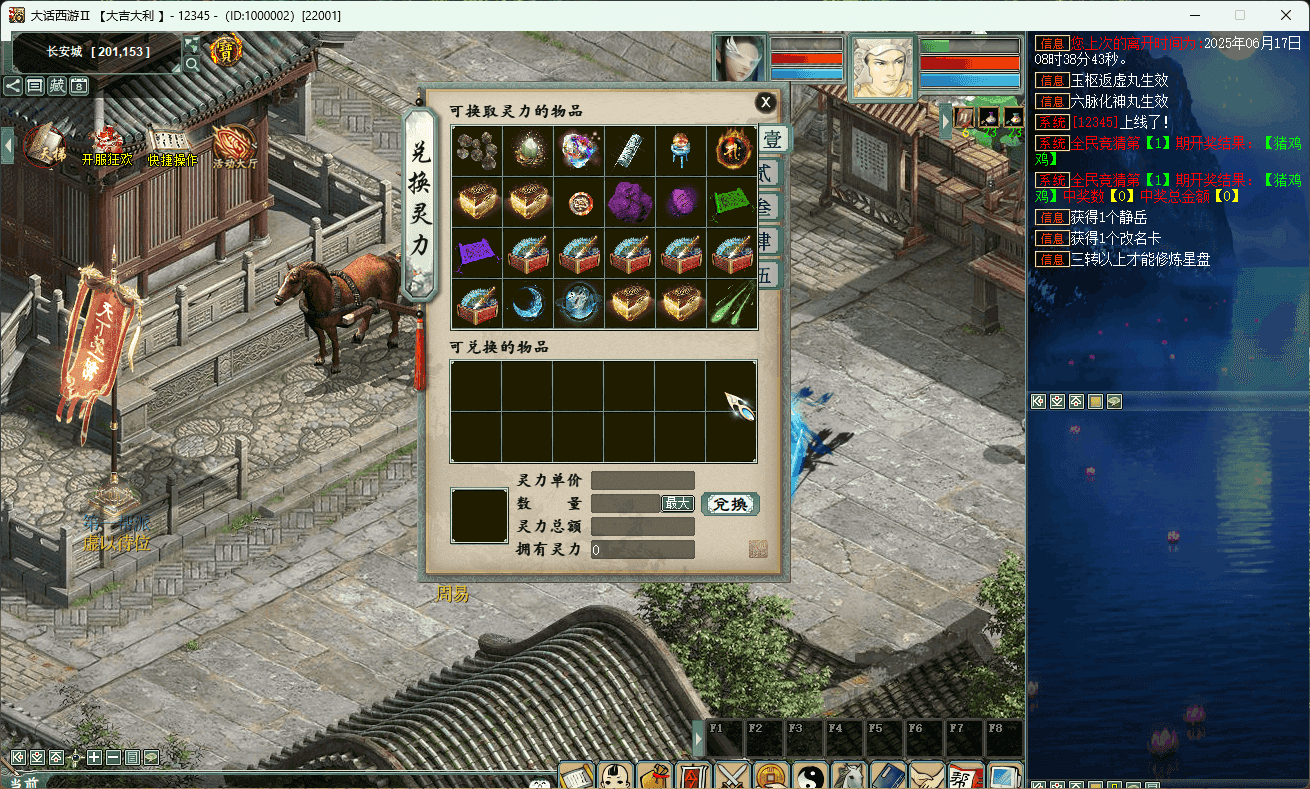Image resolution: width=1310 pixels, height=789 pixels.
Task: Choose the crescent moon item
Action: coord(528,304)
